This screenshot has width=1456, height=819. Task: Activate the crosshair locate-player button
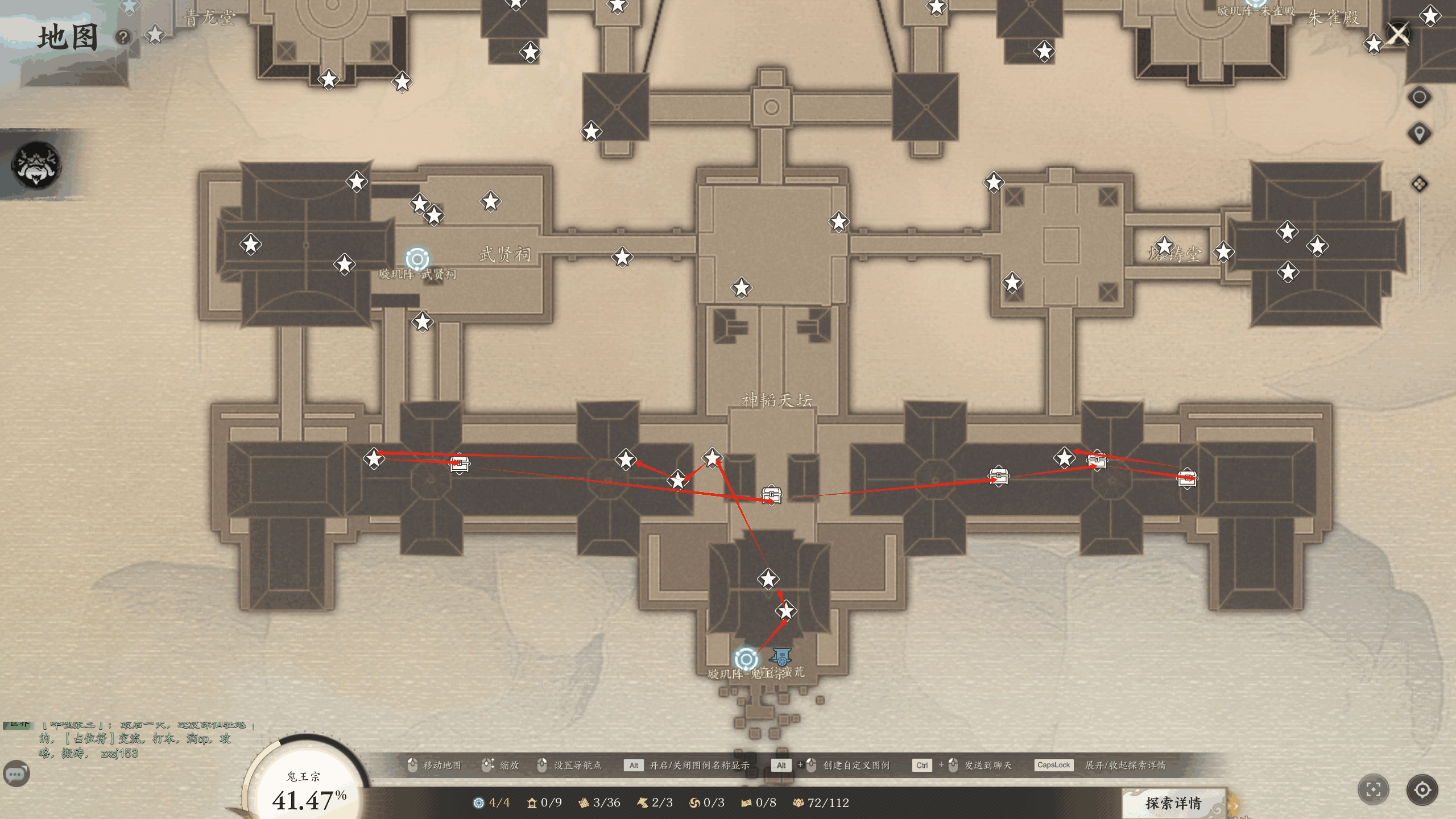[1422, 789]
